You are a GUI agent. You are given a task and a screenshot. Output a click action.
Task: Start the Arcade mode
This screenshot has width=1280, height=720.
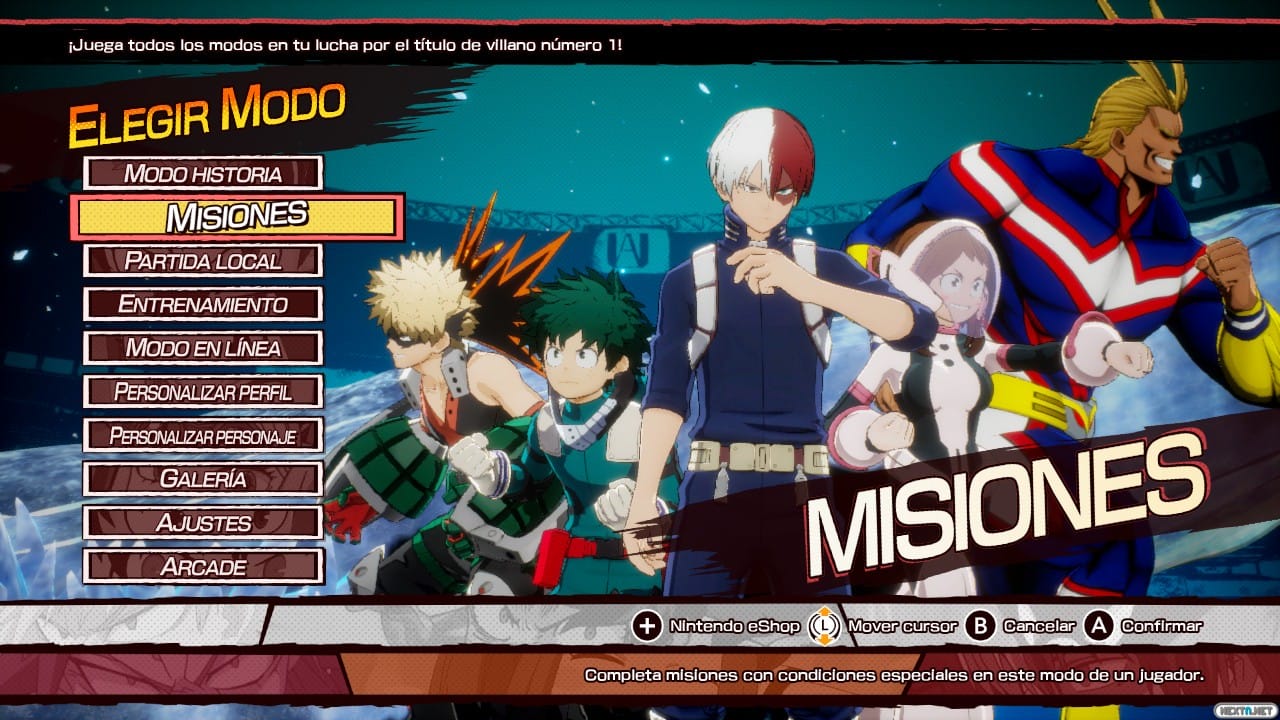click(203, 566)
